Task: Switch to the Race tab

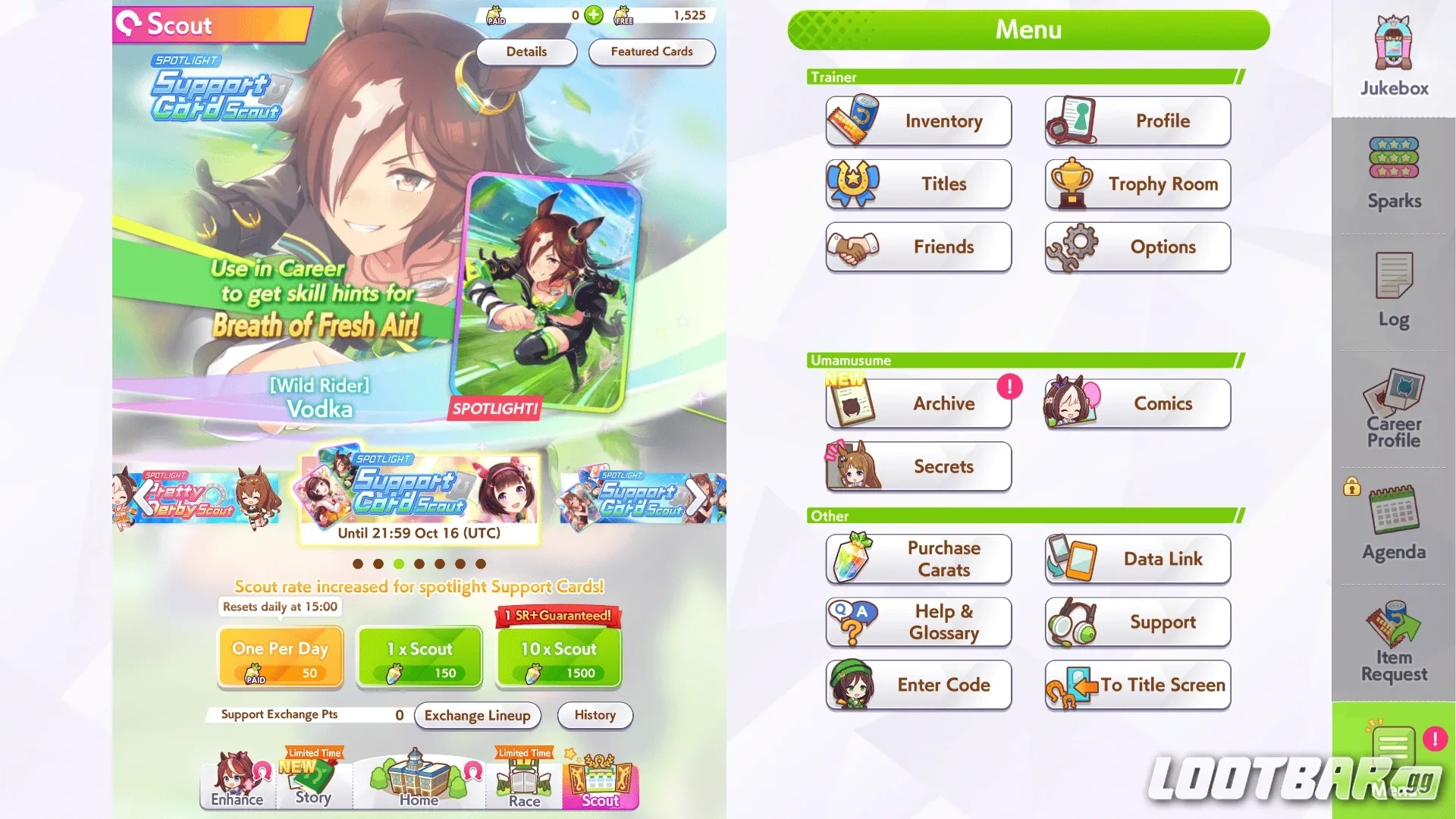Action: click(523, 785)
